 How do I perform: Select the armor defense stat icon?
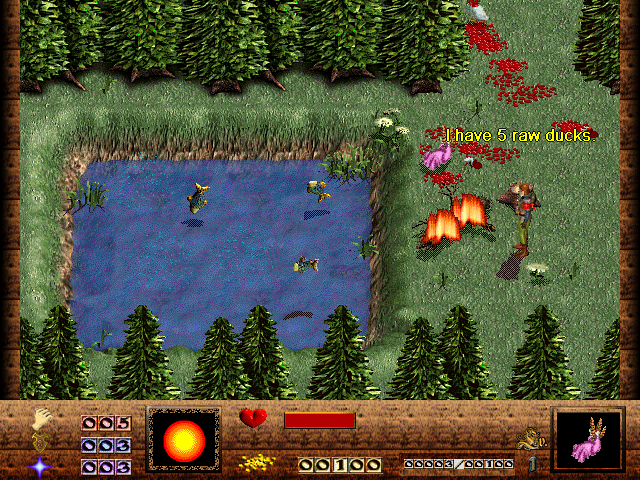pyautogui.click(x=41, y=441)
